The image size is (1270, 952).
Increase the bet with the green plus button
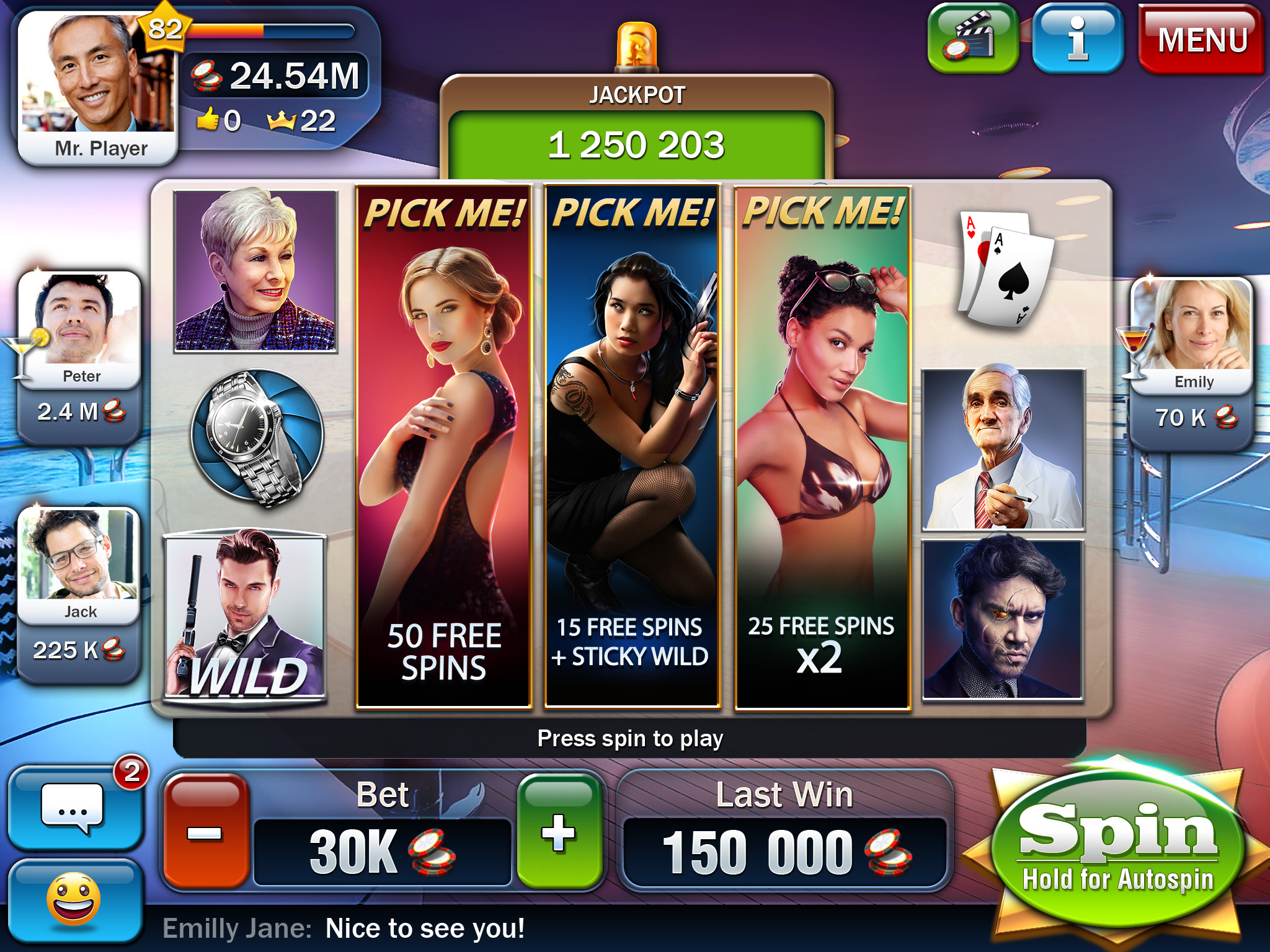pyautogui.click(x=559, y=832)
